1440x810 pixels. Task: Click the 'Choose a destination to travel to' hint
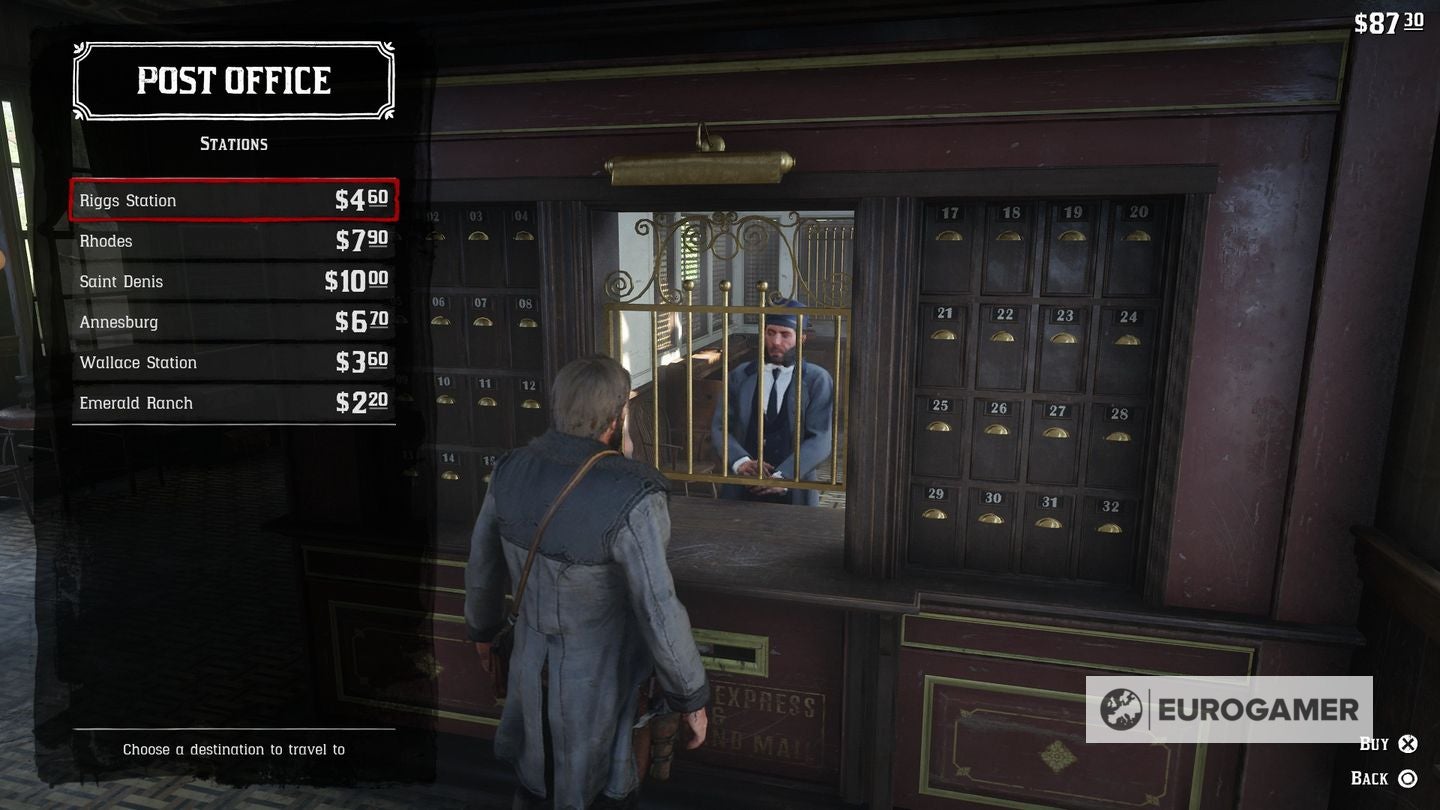coord(234,748)
